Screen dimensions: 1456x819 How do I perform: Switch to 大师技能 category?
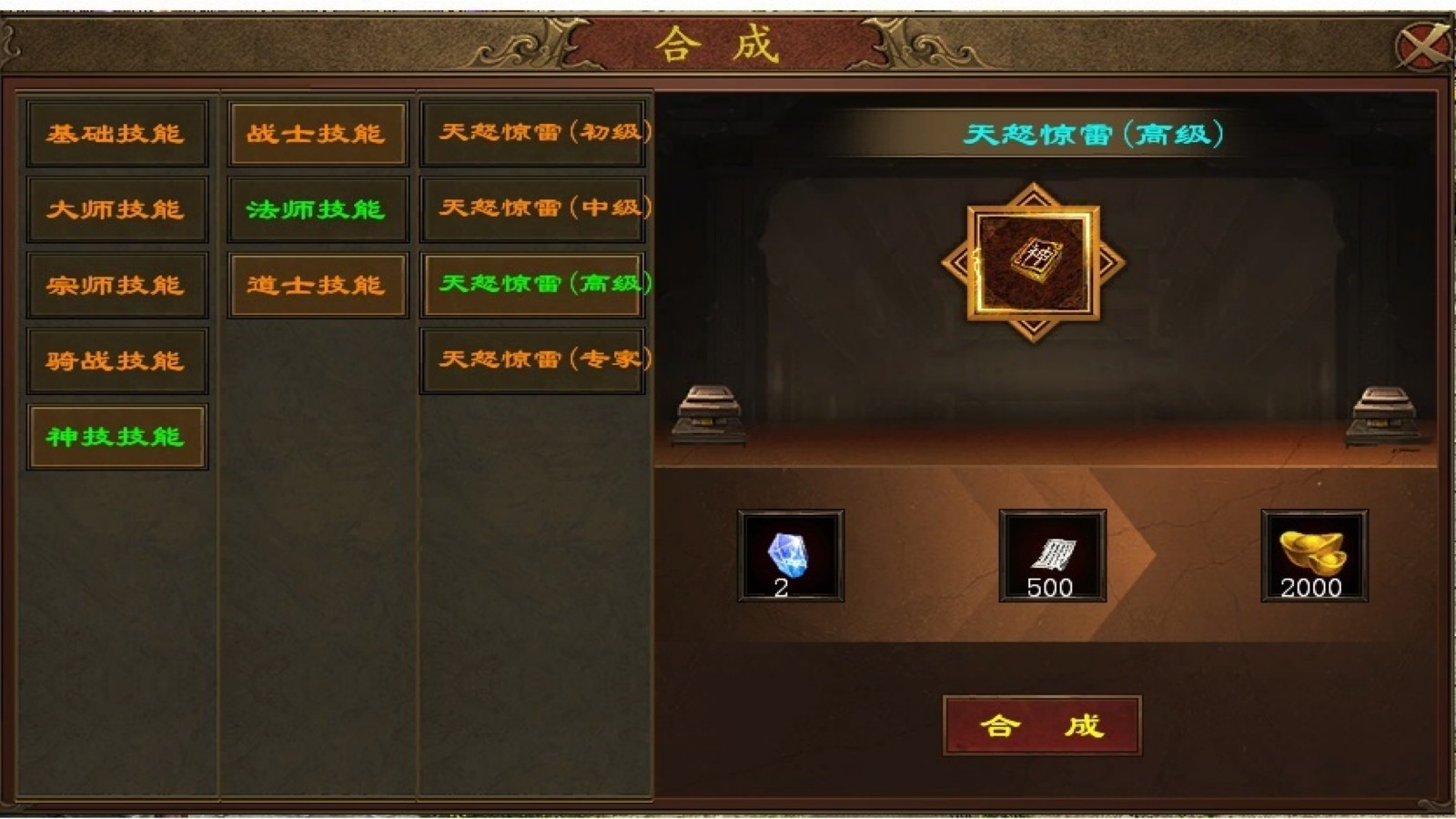pyautogui.click(x=117, y=208)
